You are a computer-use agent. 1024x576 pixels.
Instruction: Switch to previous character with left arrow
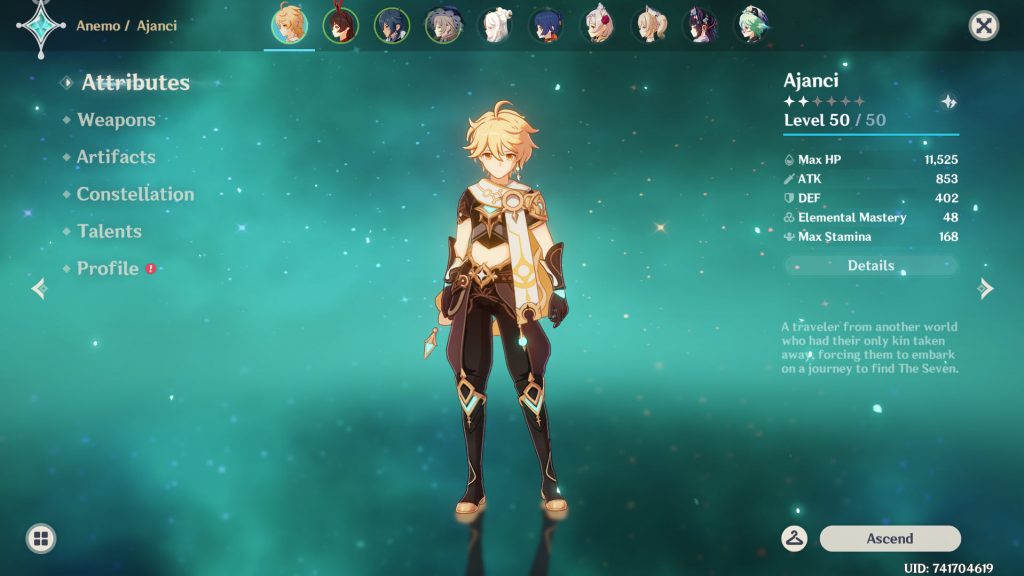39,289
